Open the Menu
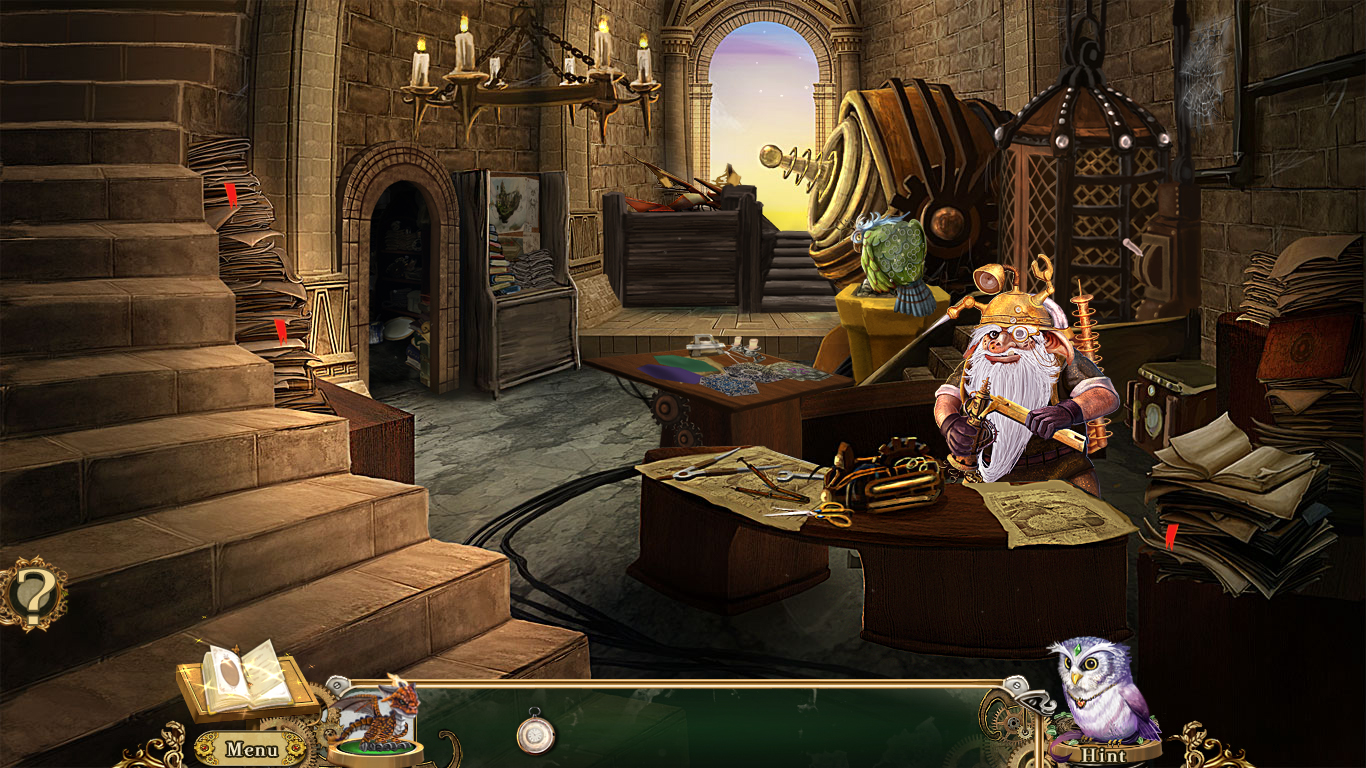The height and width of the screenshot is (768, 1366). coord(253,748)
